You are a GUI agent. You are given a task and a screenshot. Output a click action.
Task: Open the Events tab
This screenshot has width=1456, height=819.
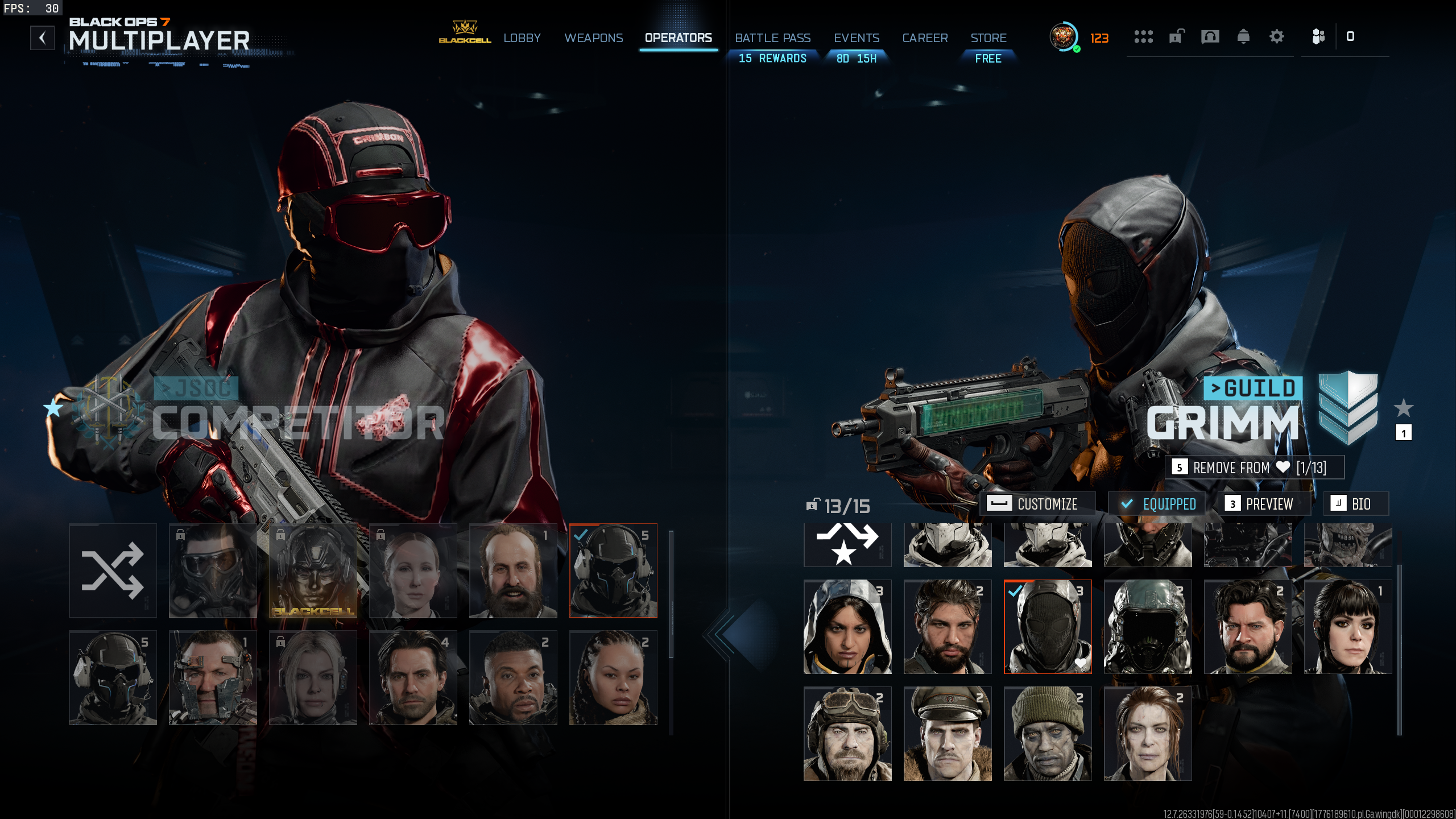point(856,38)
